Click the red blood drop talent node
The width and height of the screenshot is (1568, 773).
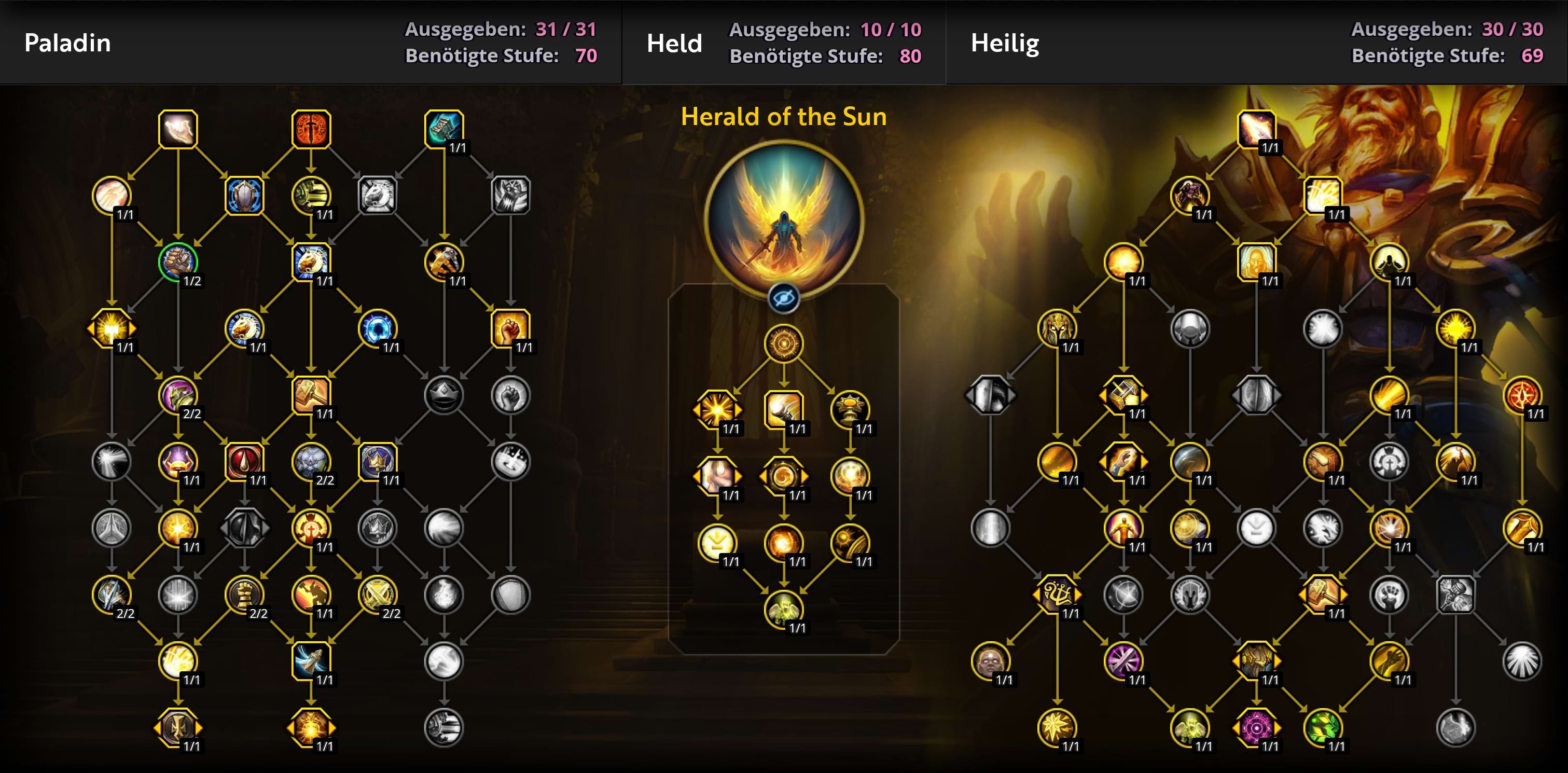(244, 461)
